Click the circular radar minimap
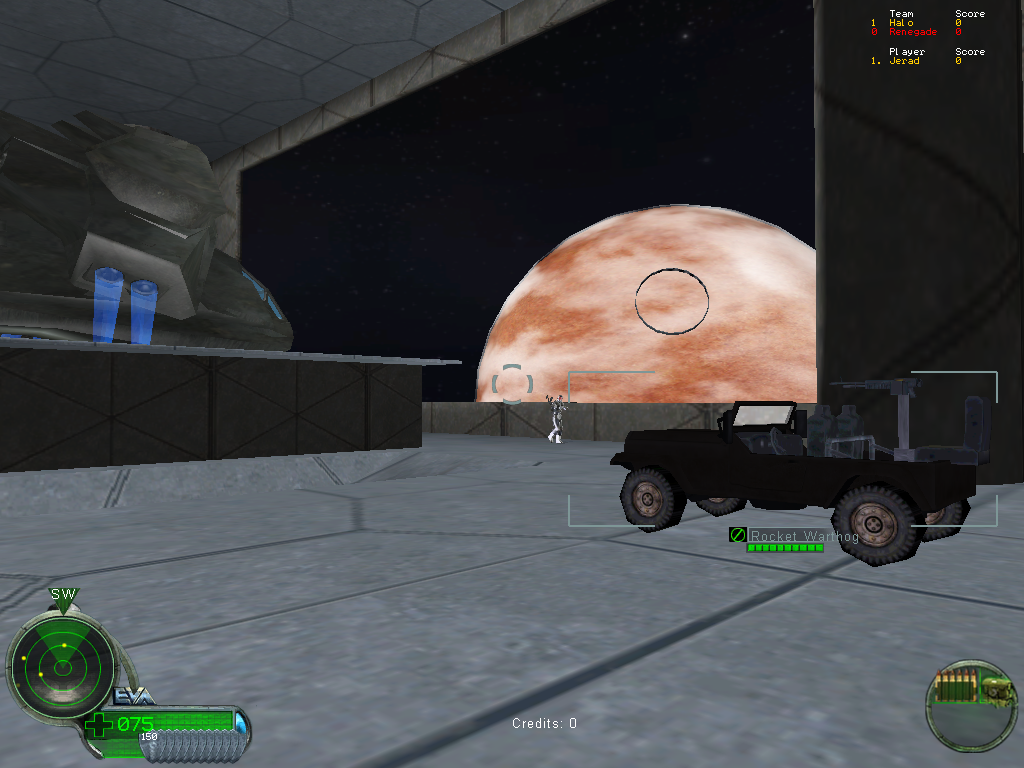 pyautogui.click(x=61, y=663)
